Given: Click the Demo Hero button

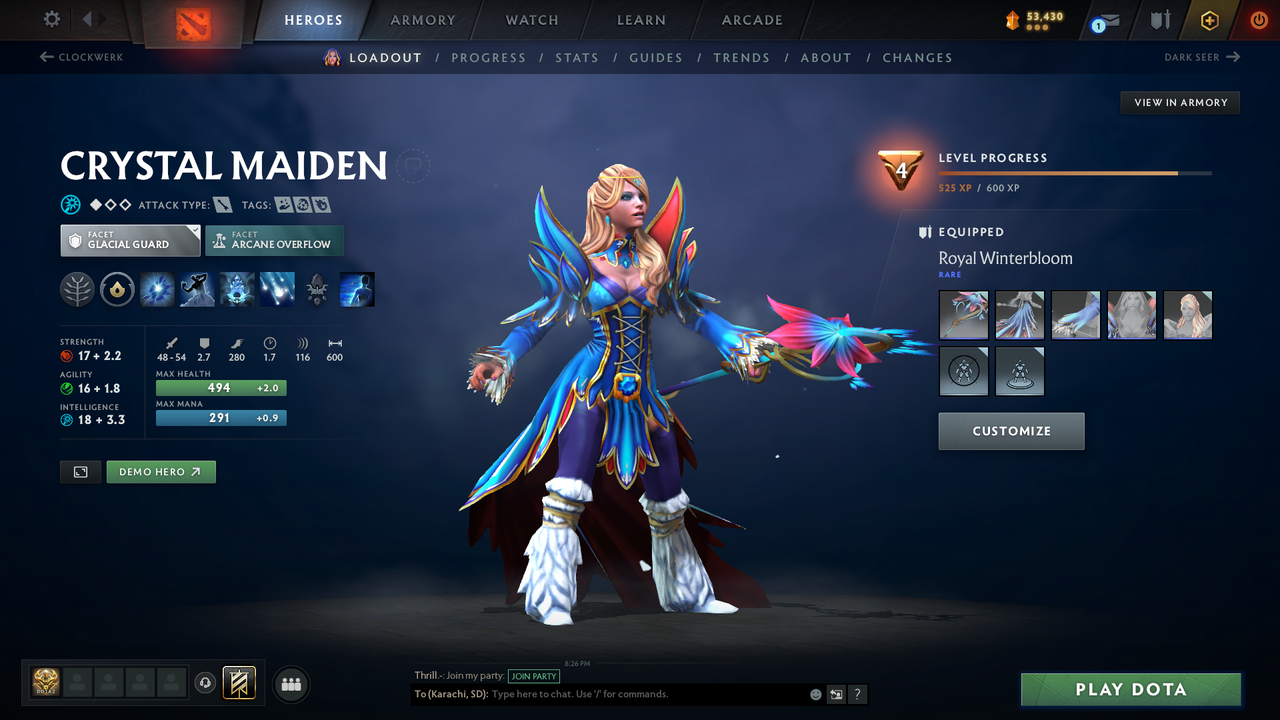Looking at the screenshot, I should (161, 471).
